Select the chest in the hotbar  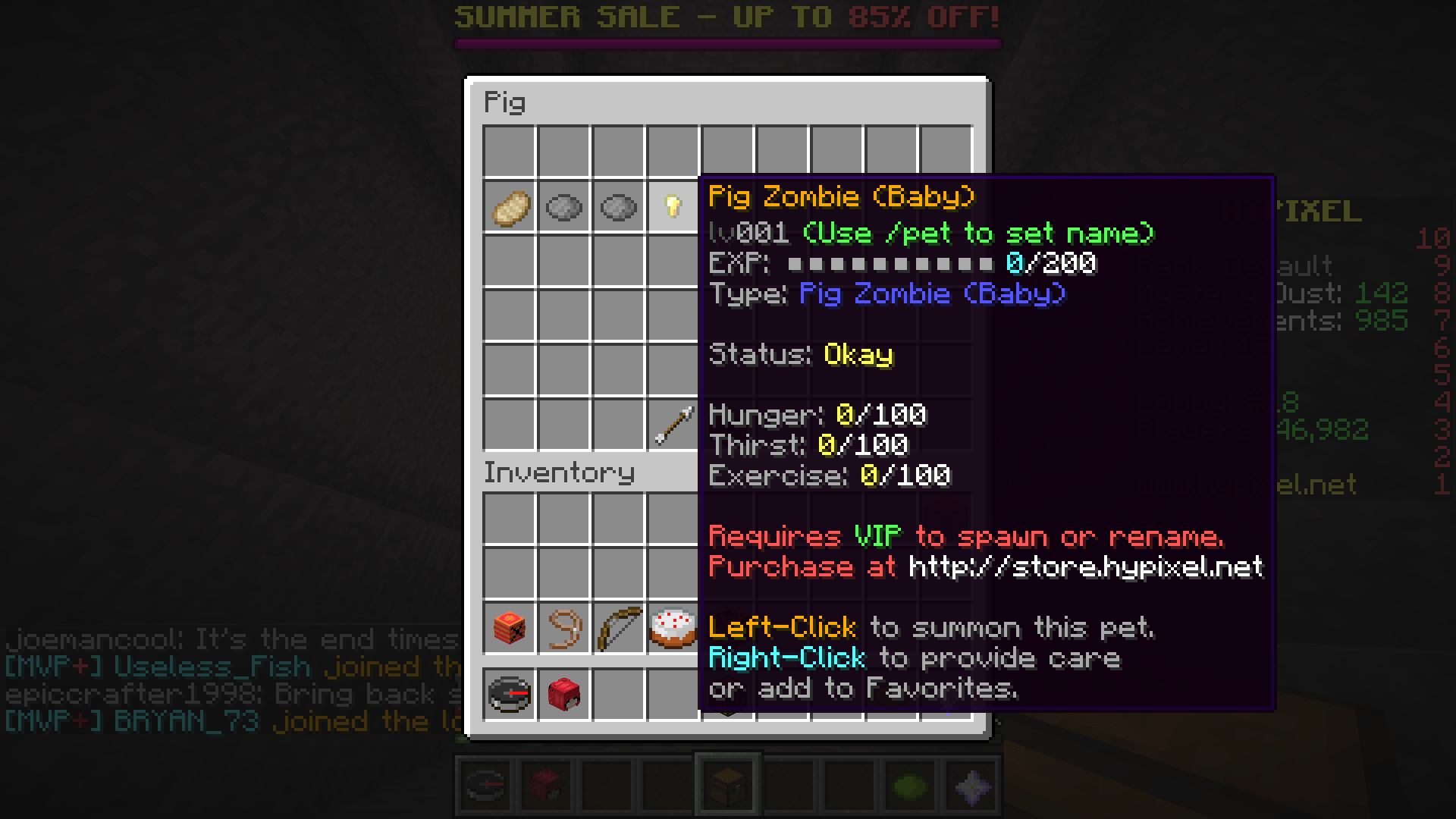pos(726,785)
